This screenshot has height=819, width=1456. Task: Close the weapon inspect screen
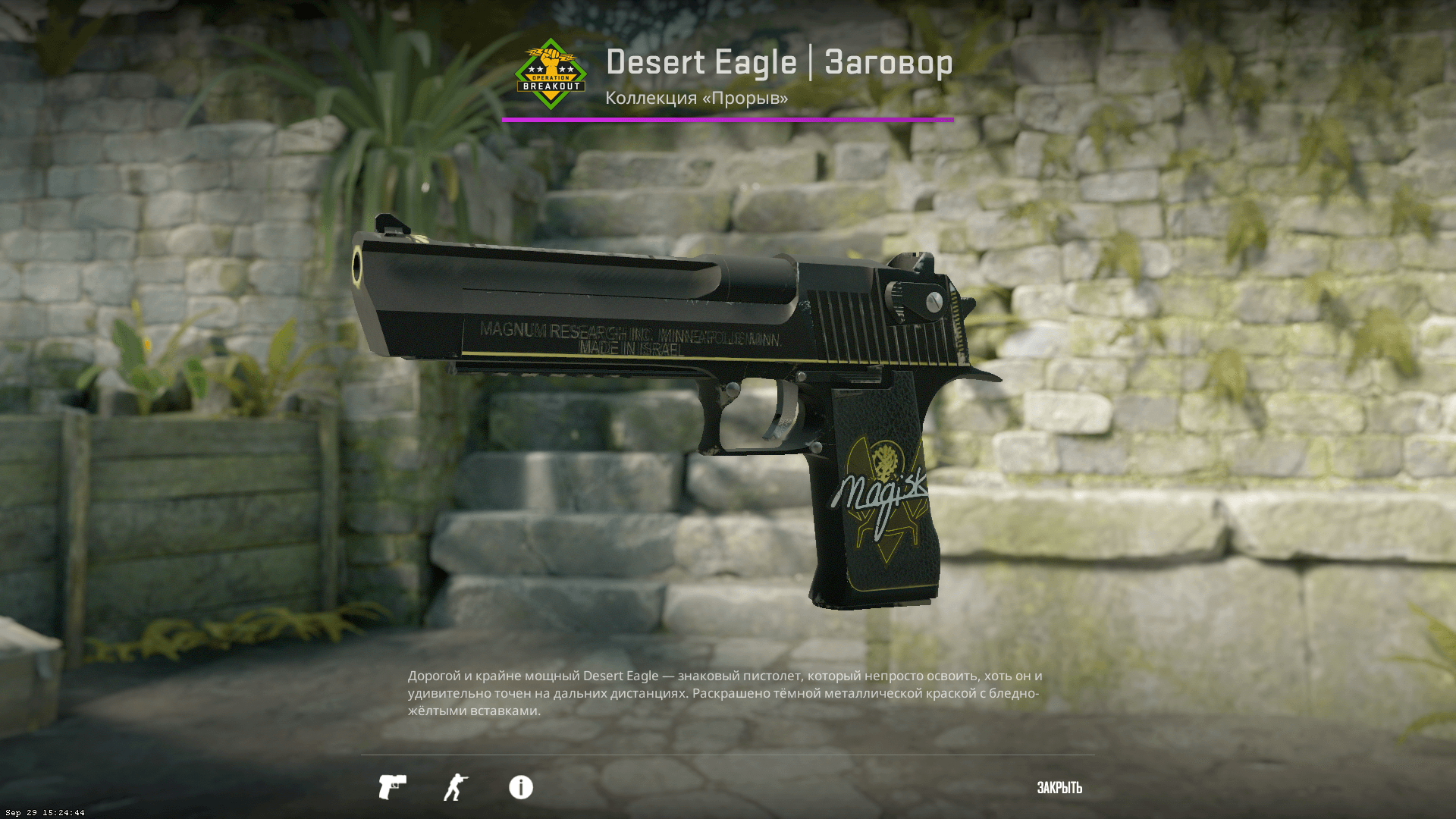1059,788
